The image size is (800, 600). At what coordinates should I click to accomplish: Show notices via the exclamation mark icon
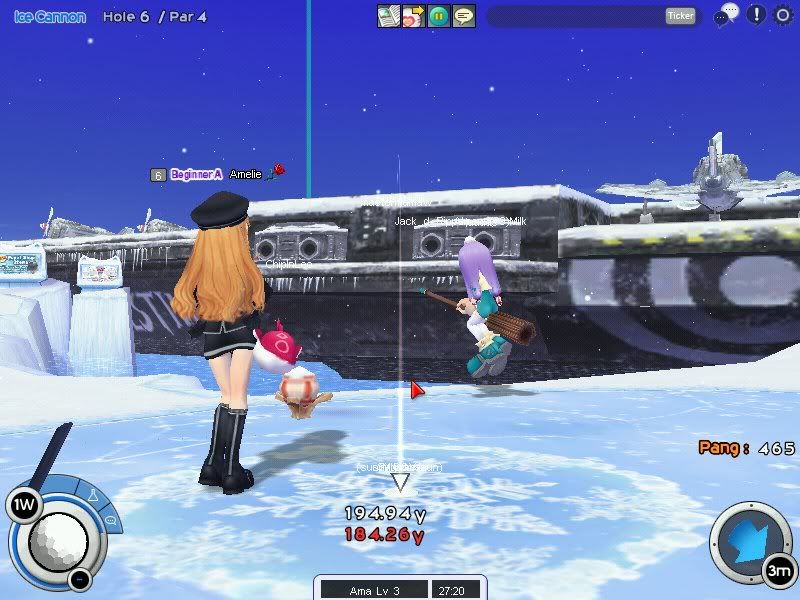point(756,15)
